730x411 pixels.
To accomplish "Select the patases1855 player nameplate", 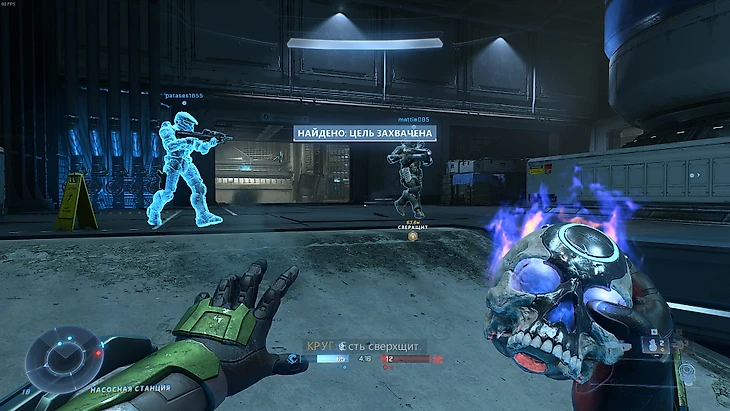I will (183, 95).
